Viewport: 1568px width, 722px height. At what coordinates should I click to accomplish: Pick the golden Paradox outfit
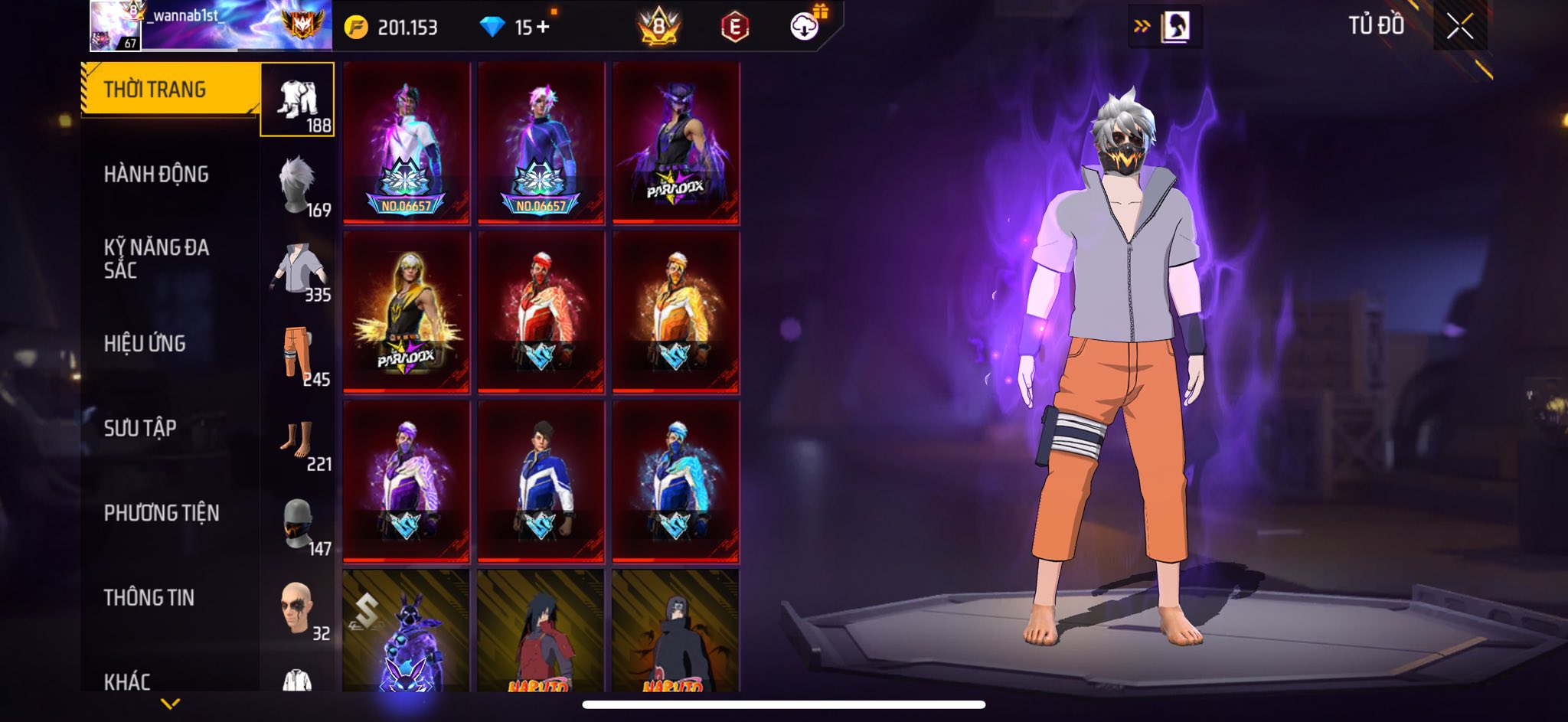pos(406,312)
